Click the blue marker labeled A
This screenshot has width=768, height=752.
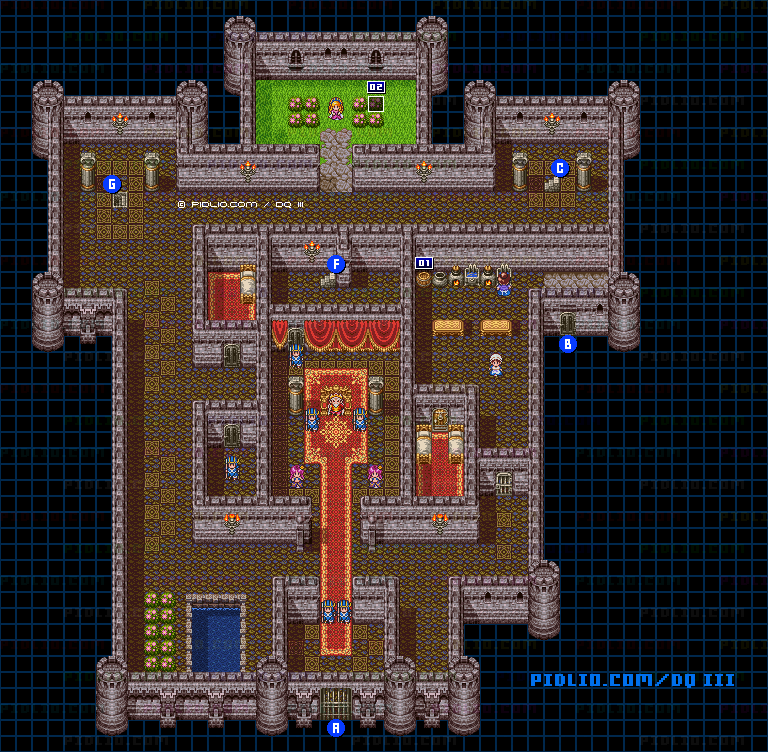(x=336, y=728)
